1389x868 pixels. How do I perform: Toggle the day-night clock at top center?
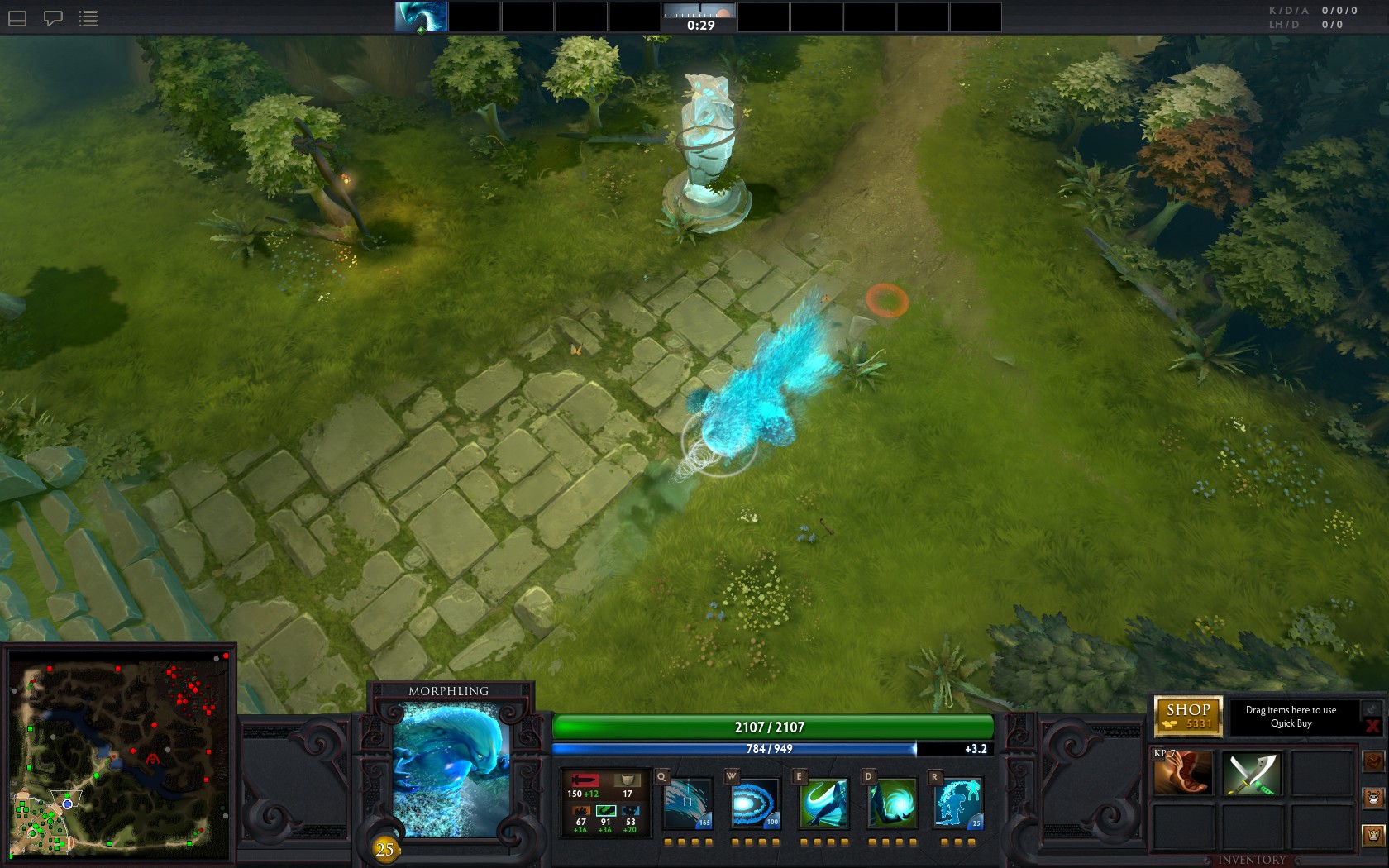coord(700,17)
